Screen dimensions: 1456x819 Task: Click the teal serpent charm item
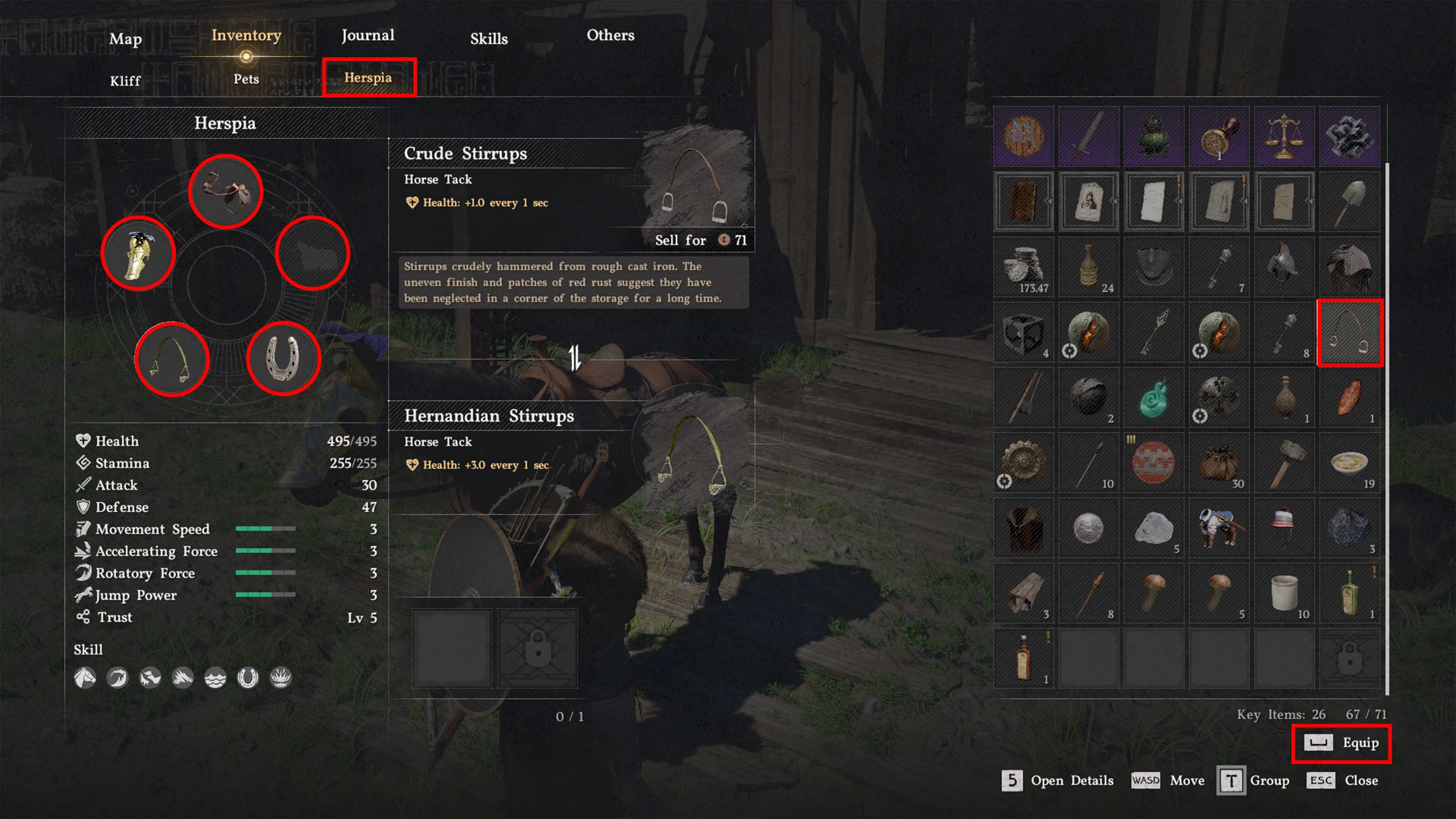click(x=1153, y=398)
